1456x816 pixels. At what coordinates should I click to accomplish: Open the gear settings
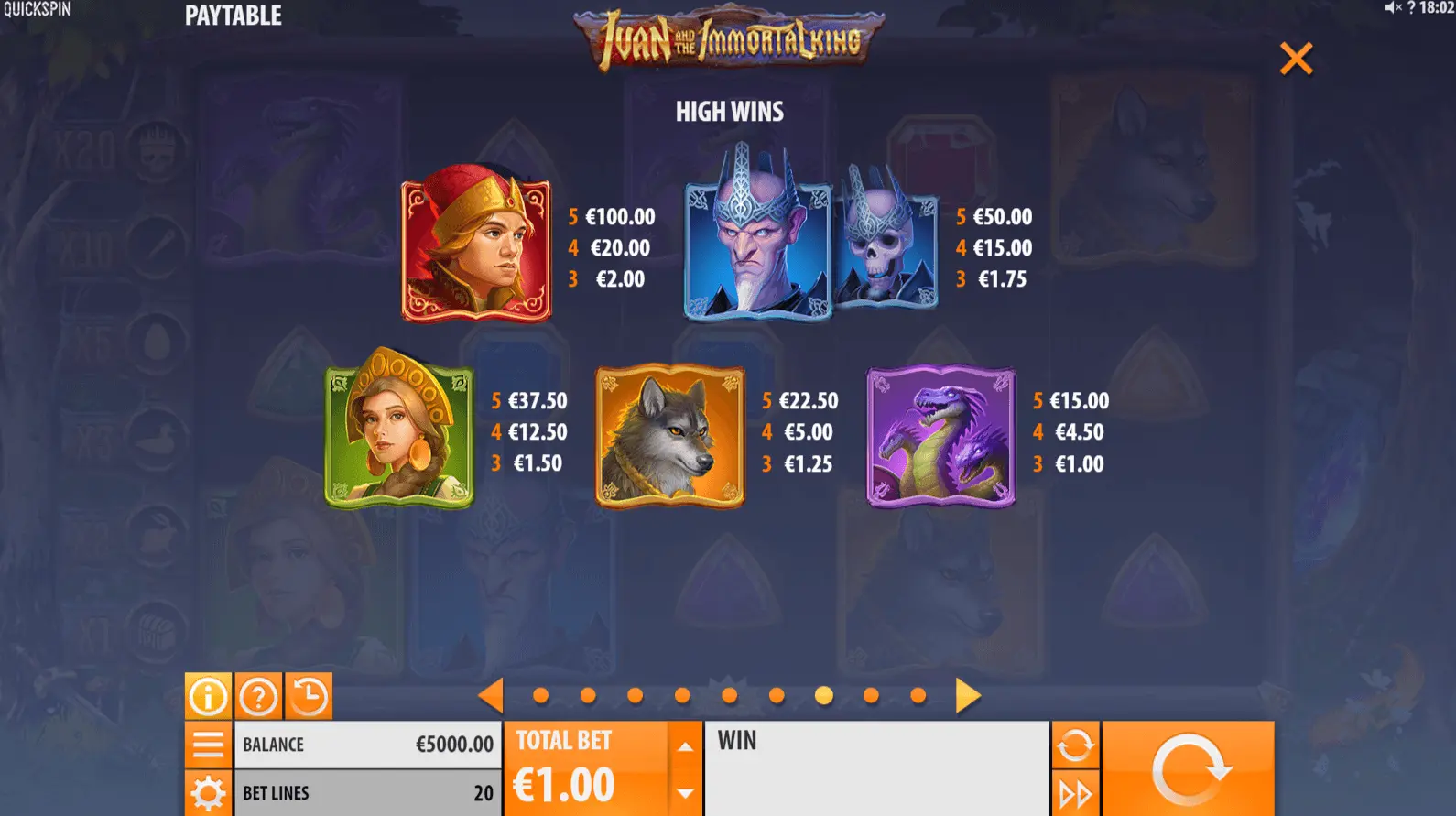tap(208, 793)
